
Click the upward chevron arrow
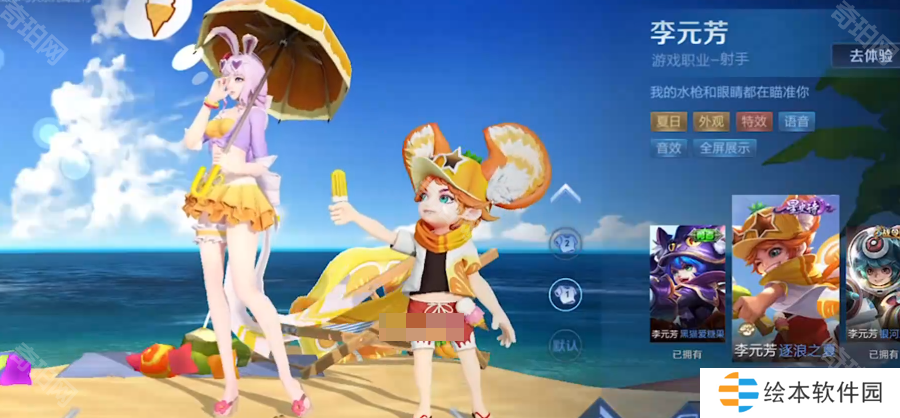point(566,193)
